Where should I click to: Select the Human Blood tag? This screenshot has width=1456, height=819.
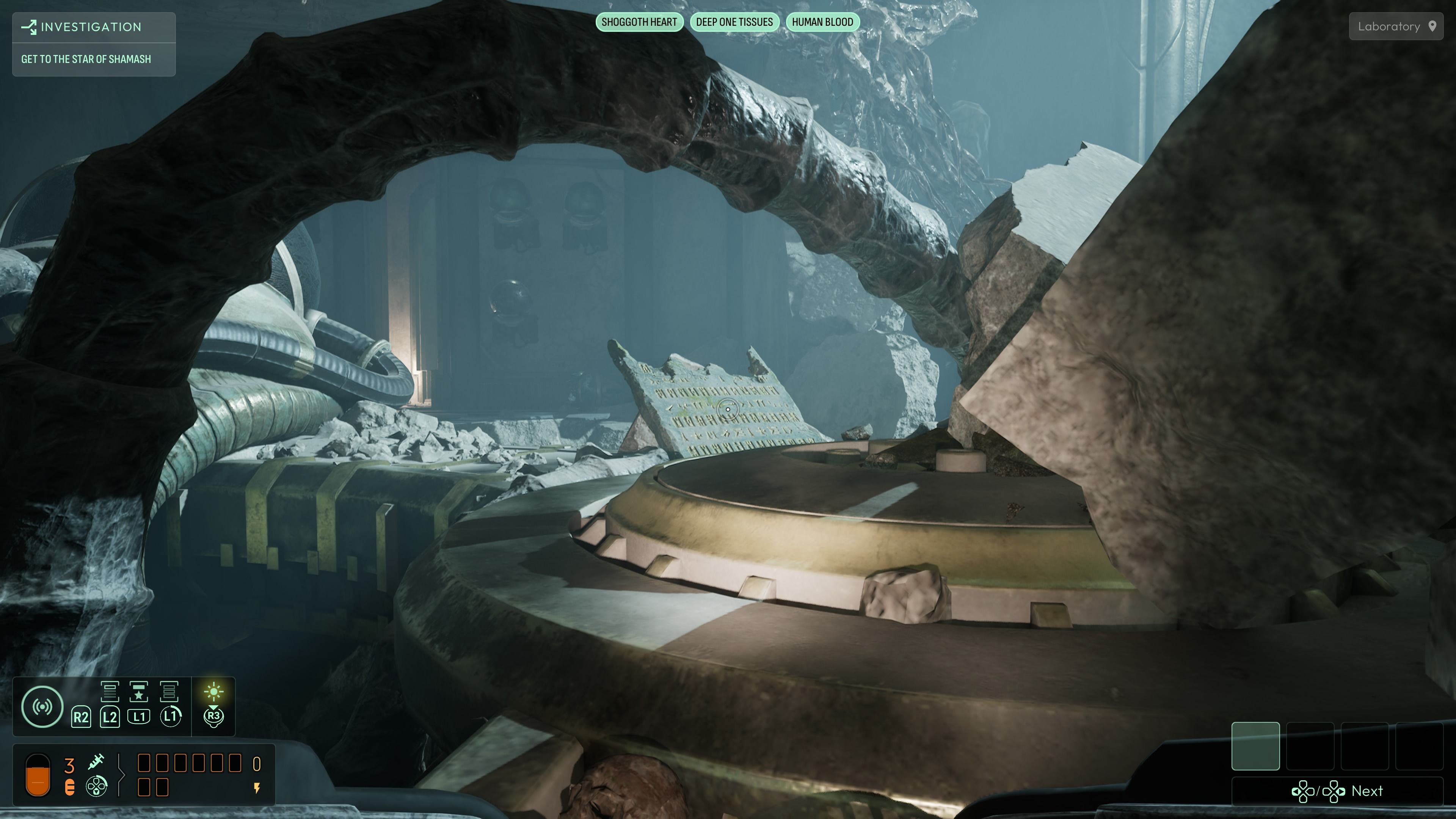(822, 22)
